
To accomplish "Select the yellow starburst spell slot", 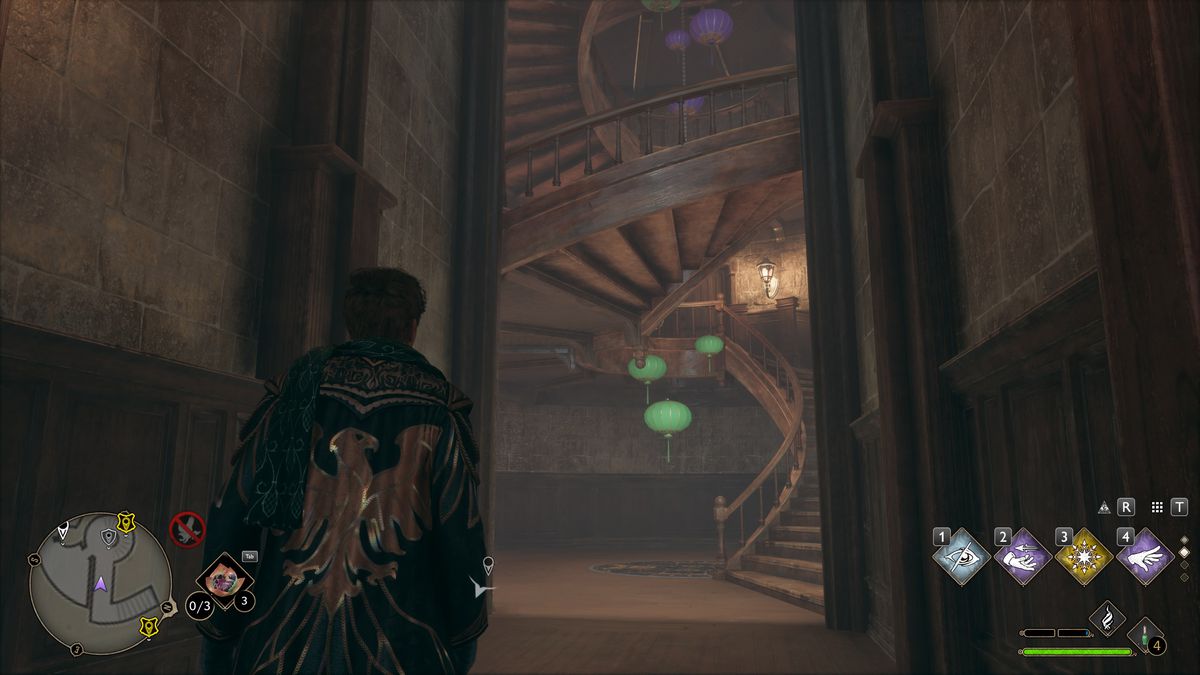I will (x=1084, y=557).
